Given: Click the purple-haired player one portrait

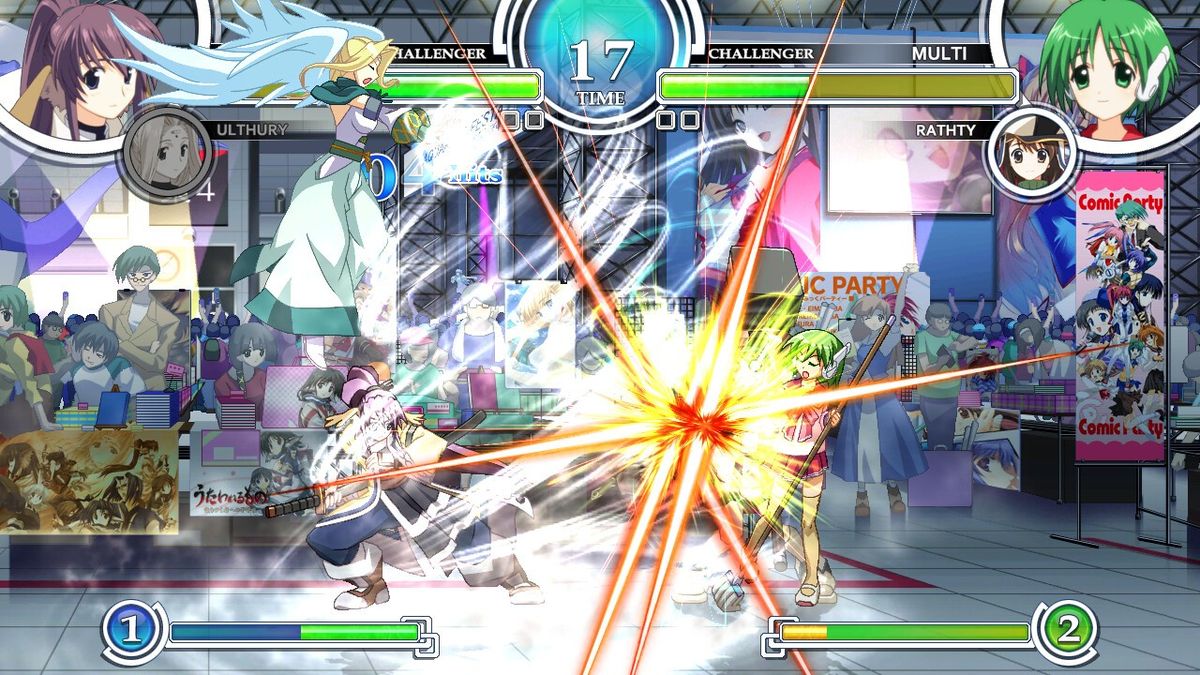Looking at the screenshot, I should coord(70,70).
